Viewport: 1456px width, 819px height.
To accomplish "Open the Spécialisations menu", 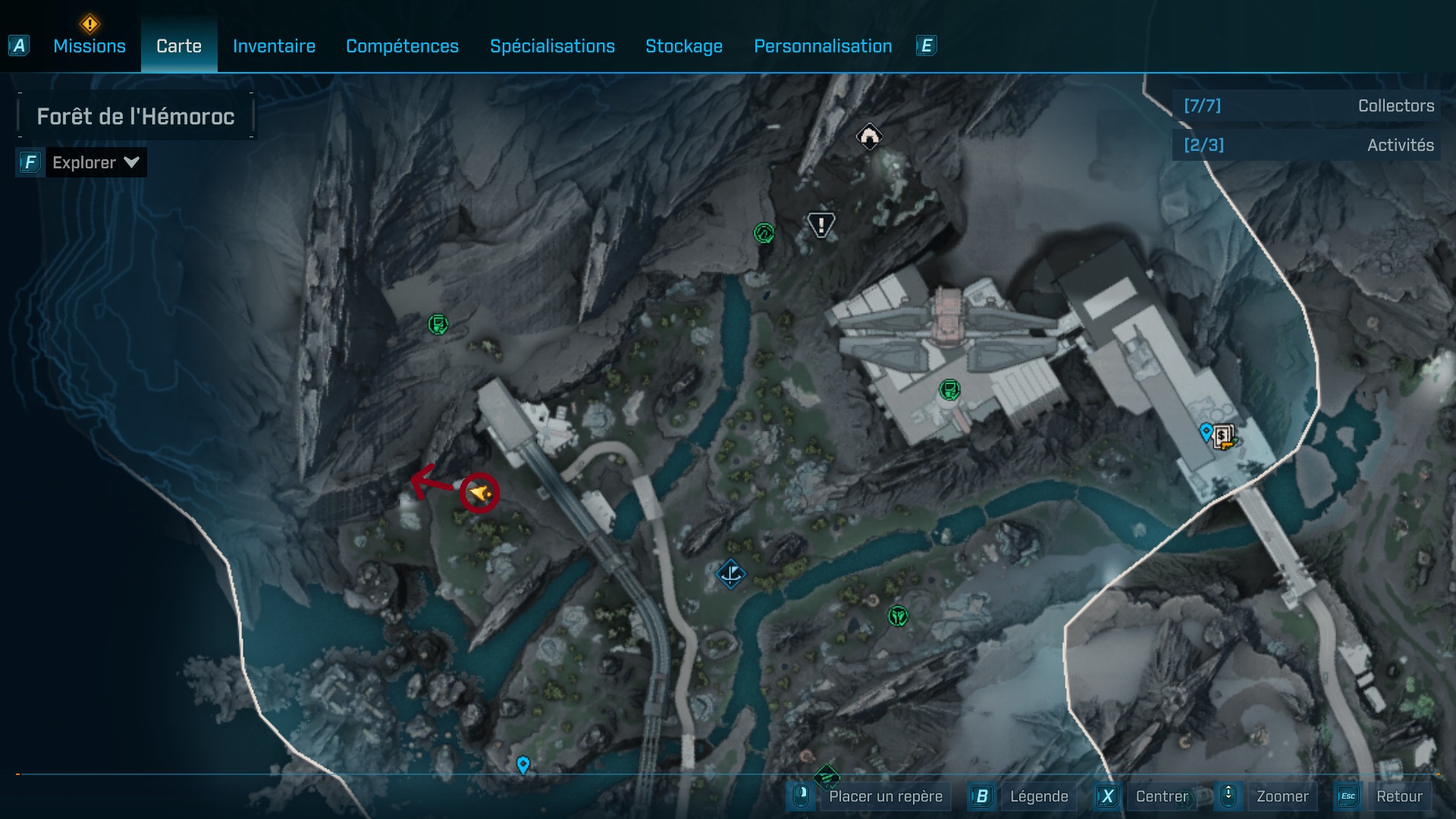I will coord(553,46).
